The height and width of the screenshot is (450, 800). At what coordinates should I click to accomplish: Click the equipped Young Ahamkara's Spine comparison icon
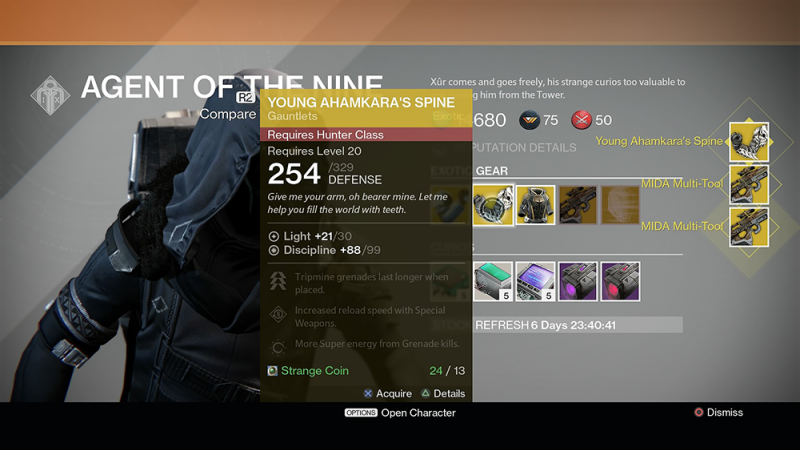point(748,142)
